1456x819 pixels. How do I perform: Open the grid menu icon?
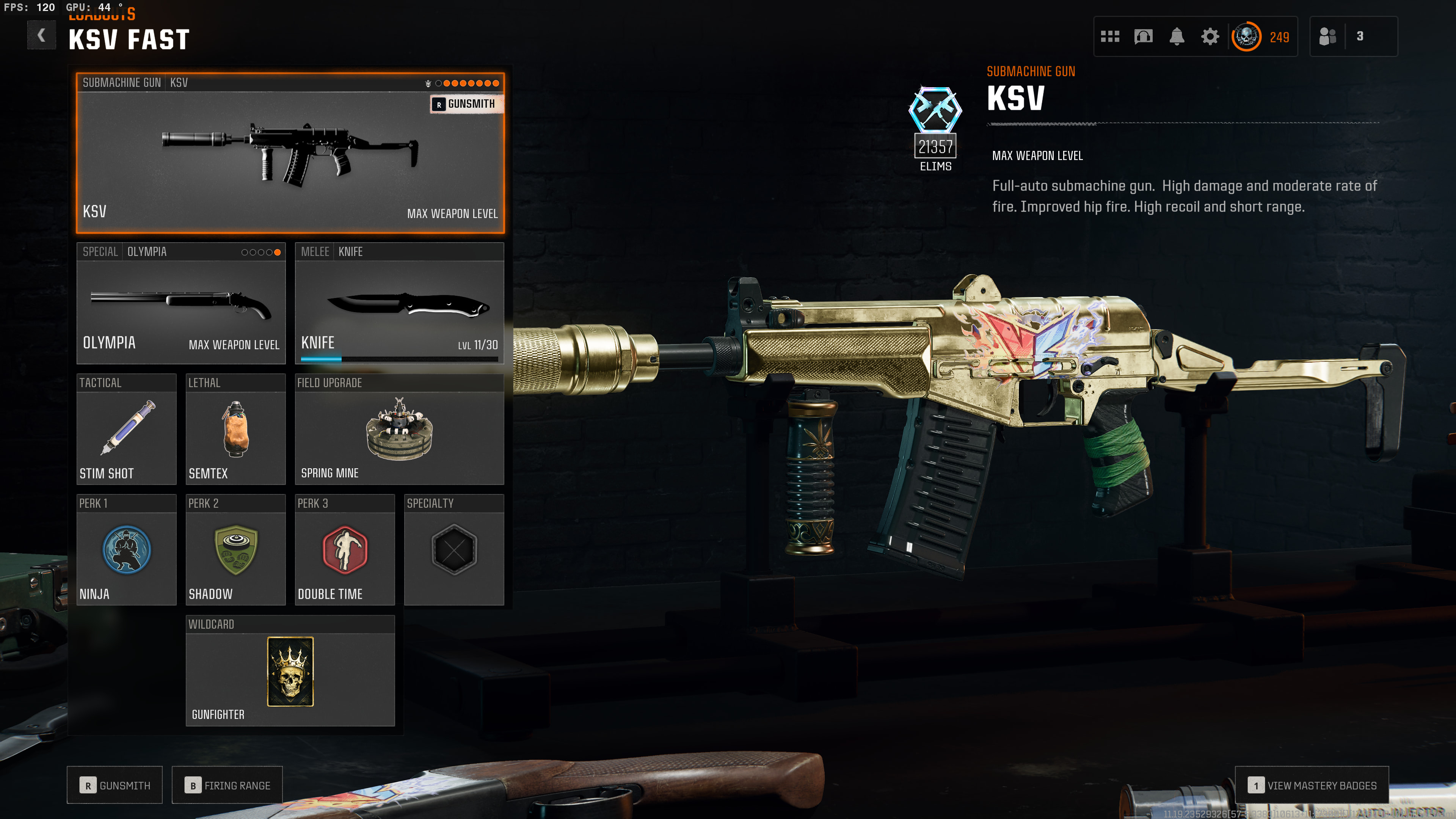click(x=1110, y=37)
